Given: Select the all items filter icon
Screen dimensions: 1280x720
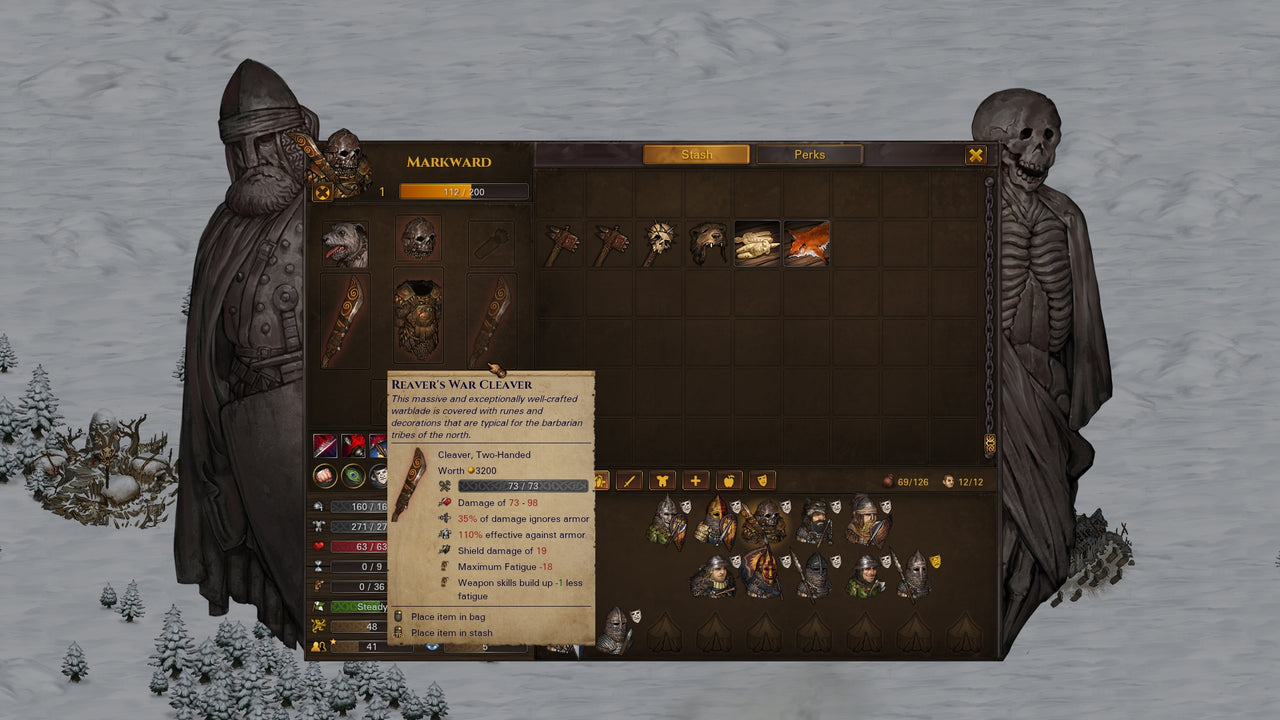Looking at the screenshot, I should pos(603,481).
